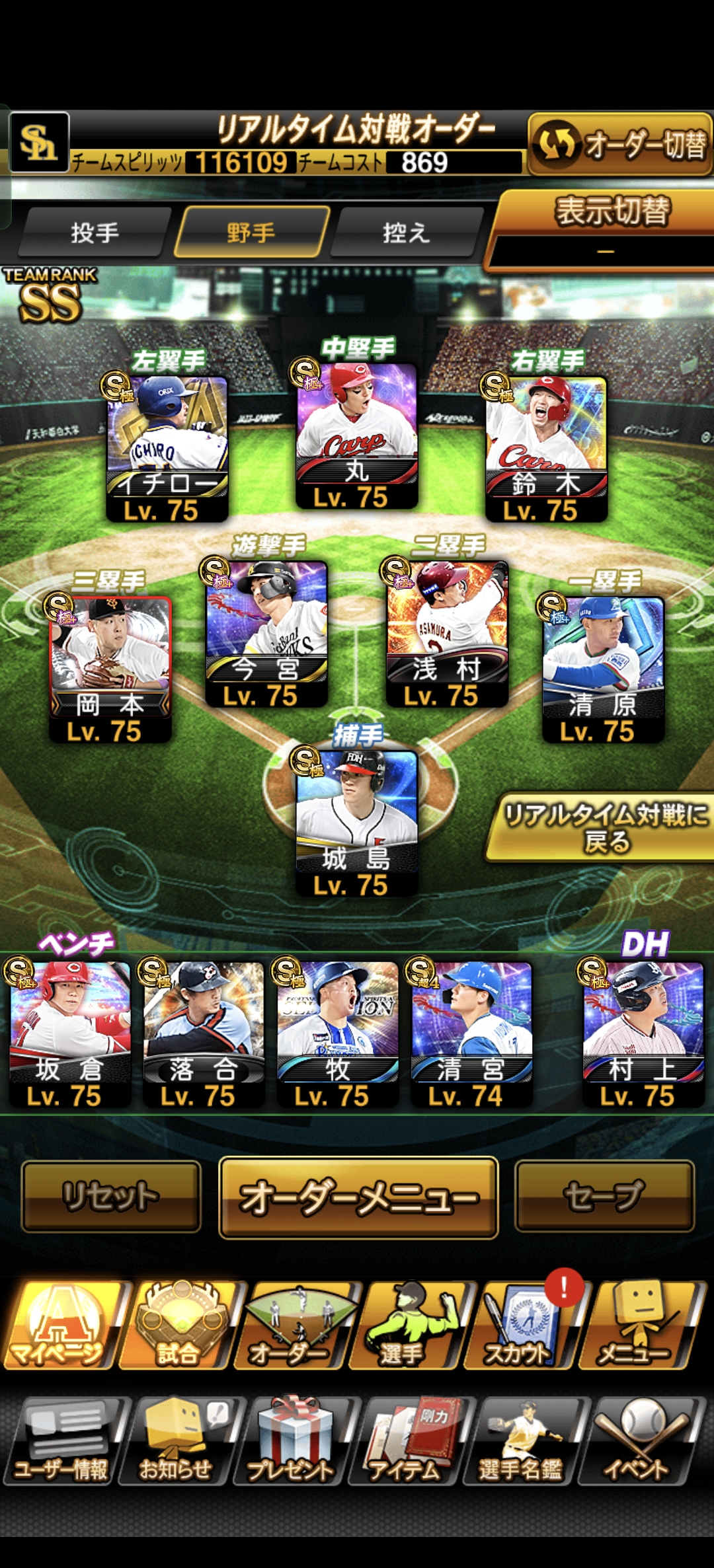Choose the 鈴木 right fielder card
Screen dimensions: 714x1568
(x=546, y=447)
